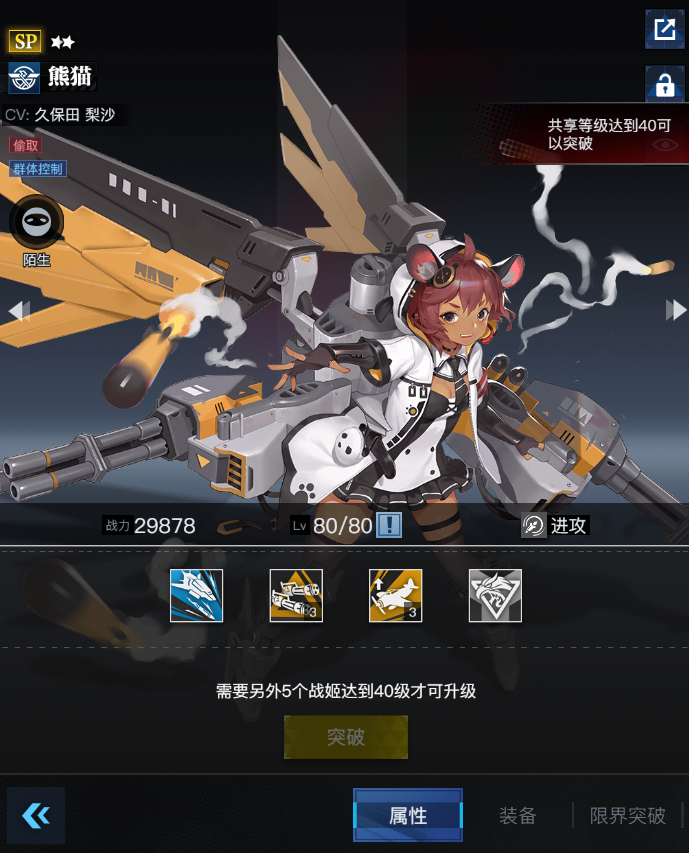Switch to the 限界突破 limit break tab
The height and width of the screenshot is (853, 689).
point(628,815)
